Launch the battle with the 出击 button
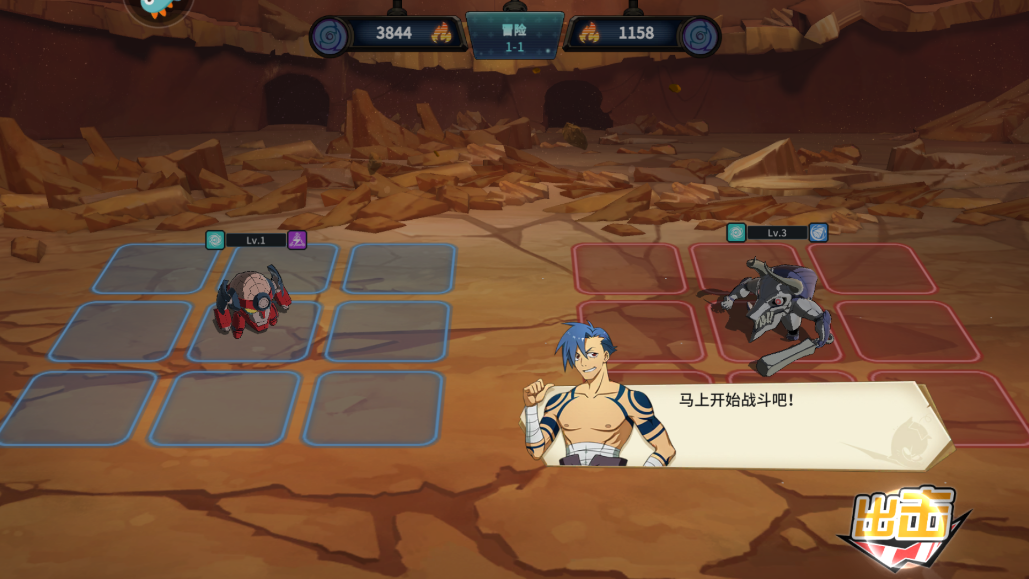The image size is (1029, 579). (903, 528)
